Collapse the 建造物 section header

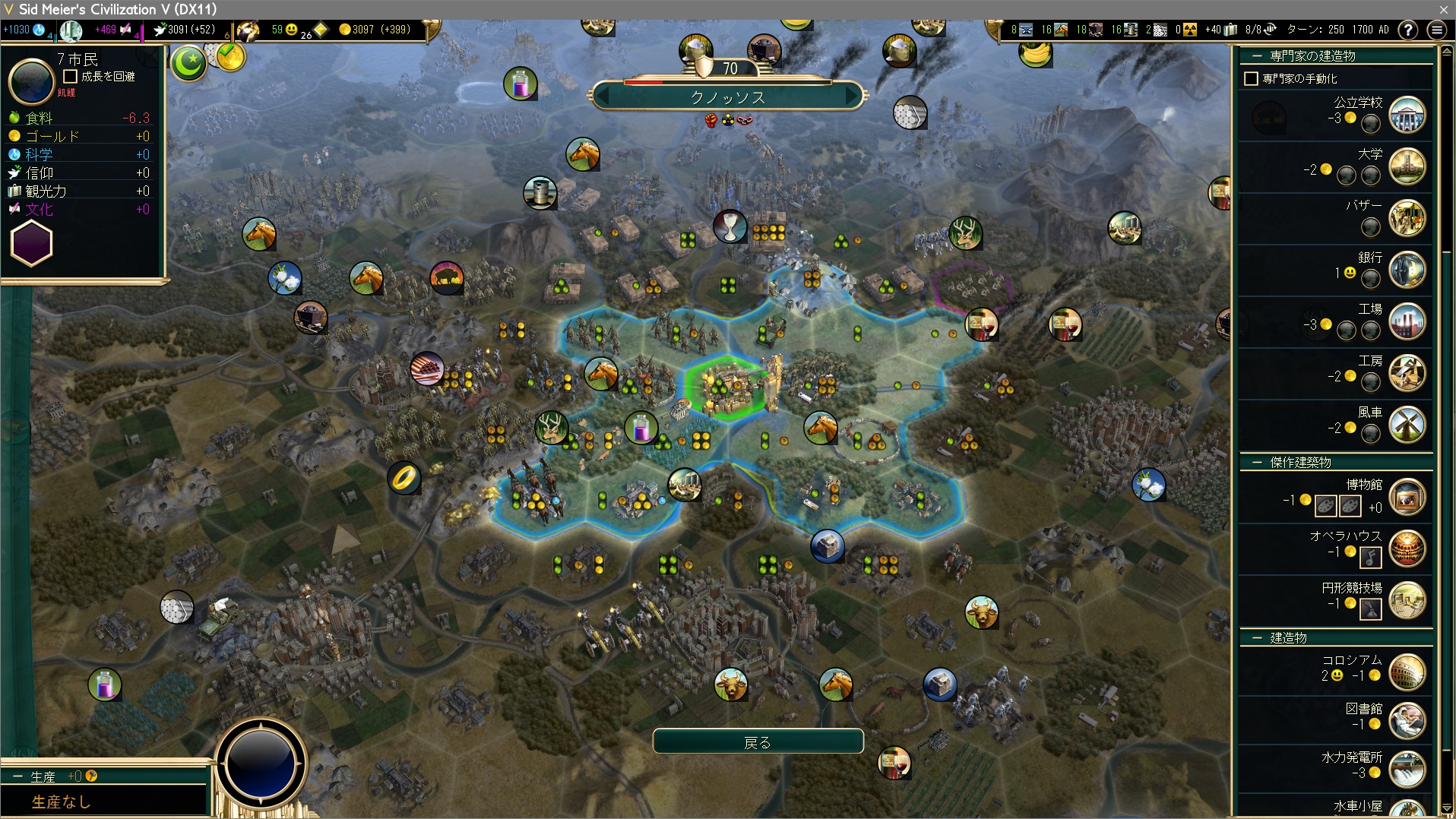(x=1257, y=638)
